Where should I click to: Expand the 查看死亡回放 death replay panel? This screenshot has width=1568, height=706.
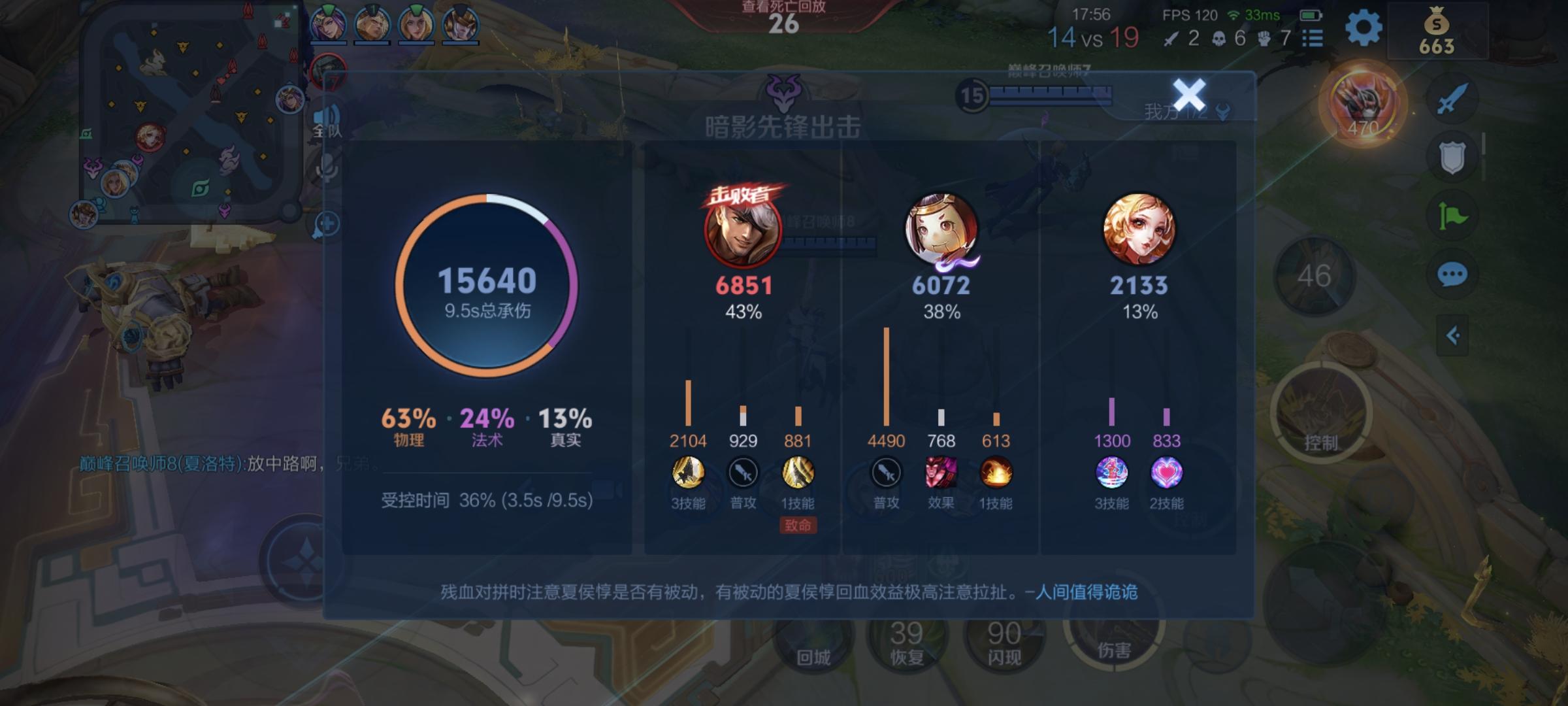click(783, 14)
